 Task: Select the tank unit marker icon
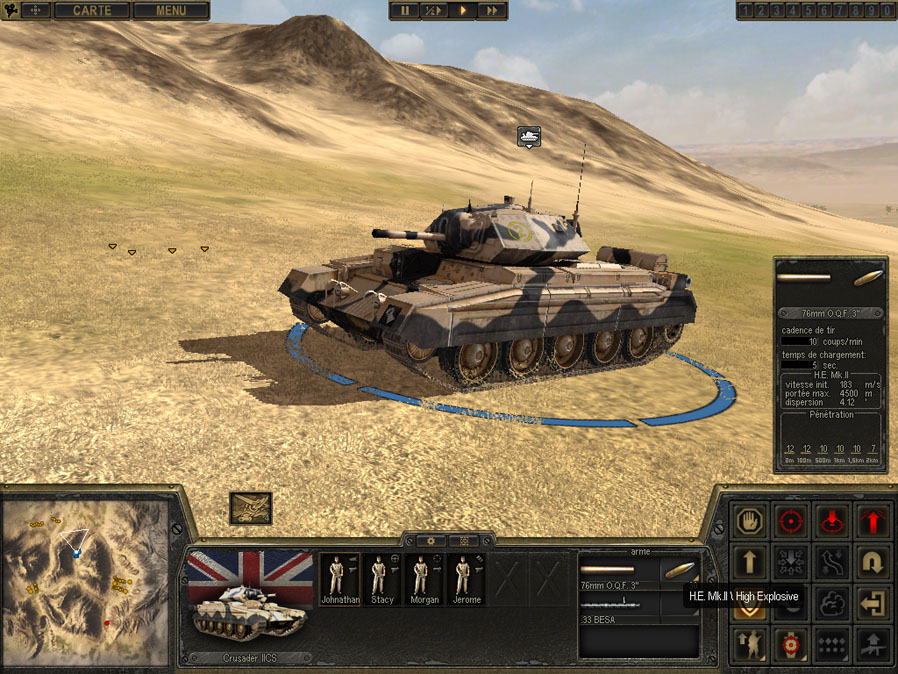click(529, 135)
